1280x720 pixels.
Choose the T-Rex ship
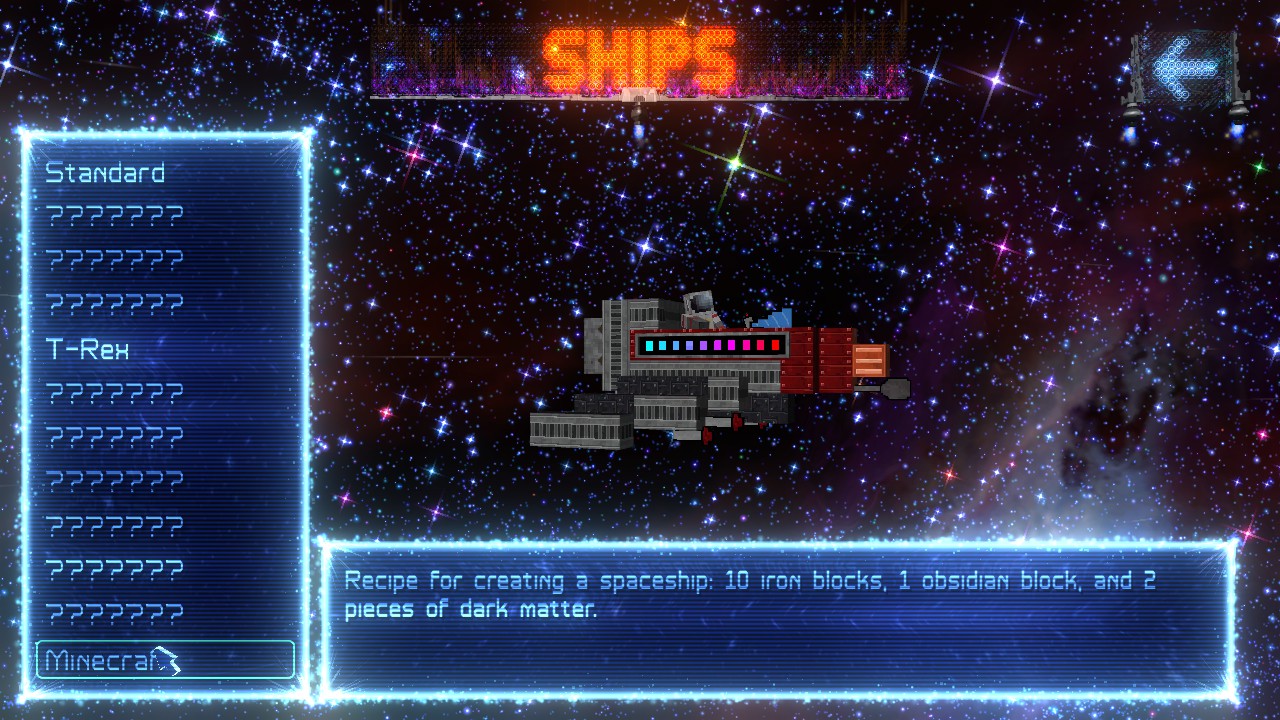(x=88, y=349)
